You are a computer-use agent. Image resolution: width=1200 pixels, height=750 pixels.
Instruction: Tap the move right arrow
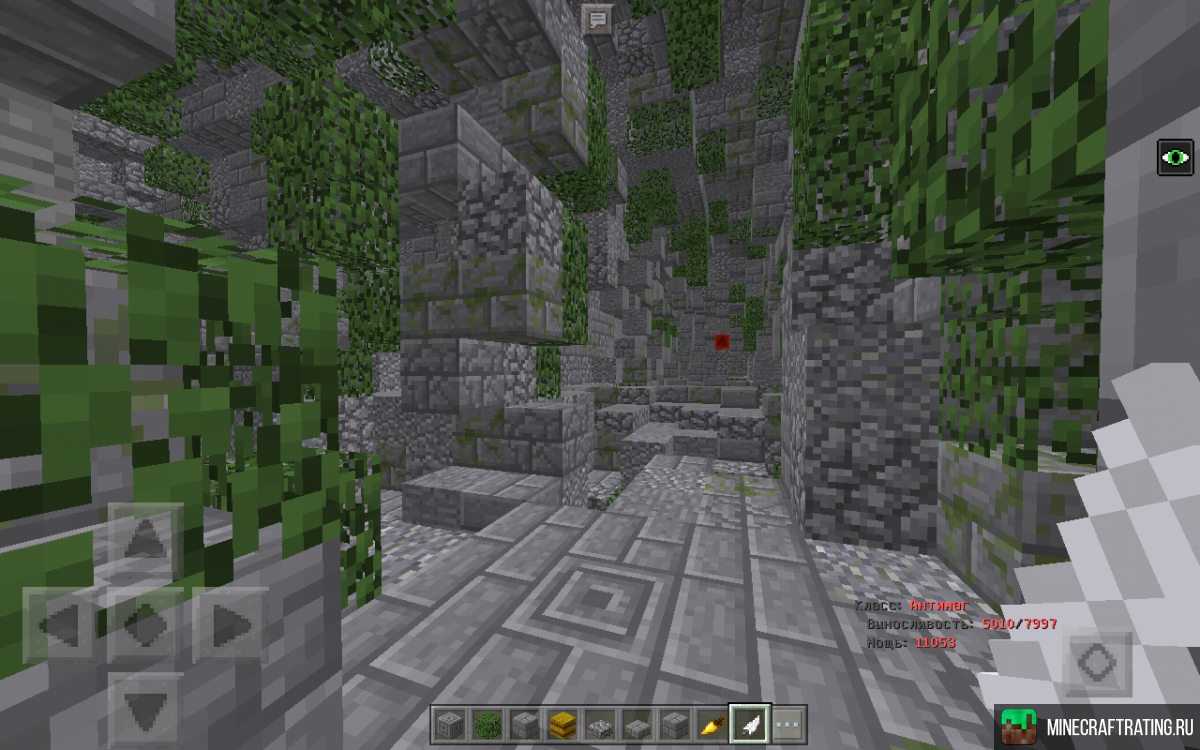pos(230,626)
